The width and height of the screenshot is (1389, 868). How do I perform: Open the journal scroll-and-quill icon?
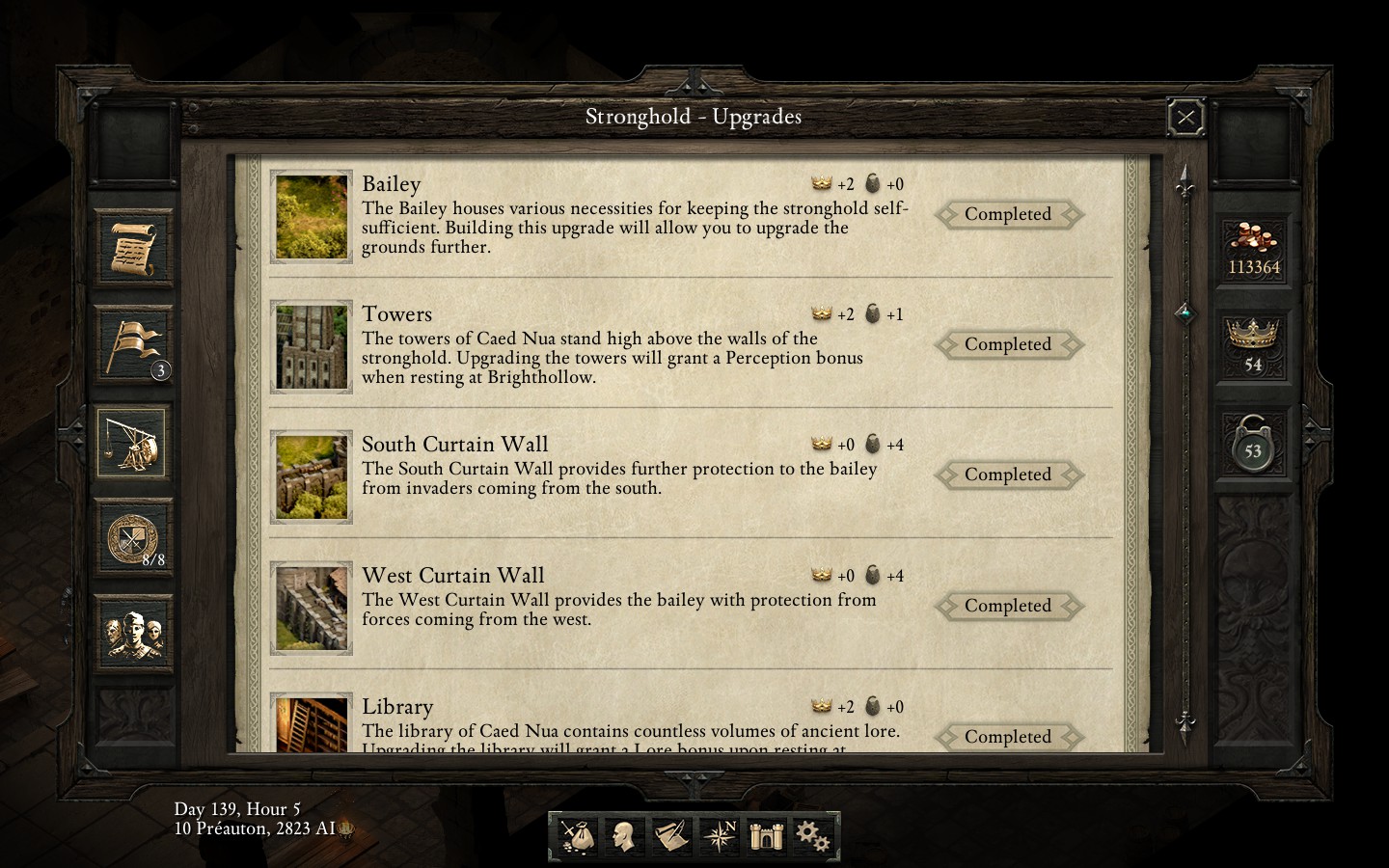point(671,835)
